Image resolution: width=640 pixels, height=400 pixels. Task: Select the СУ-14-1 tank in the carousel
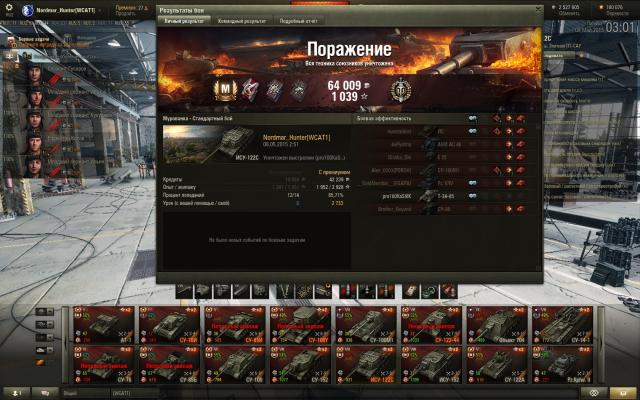562,324
